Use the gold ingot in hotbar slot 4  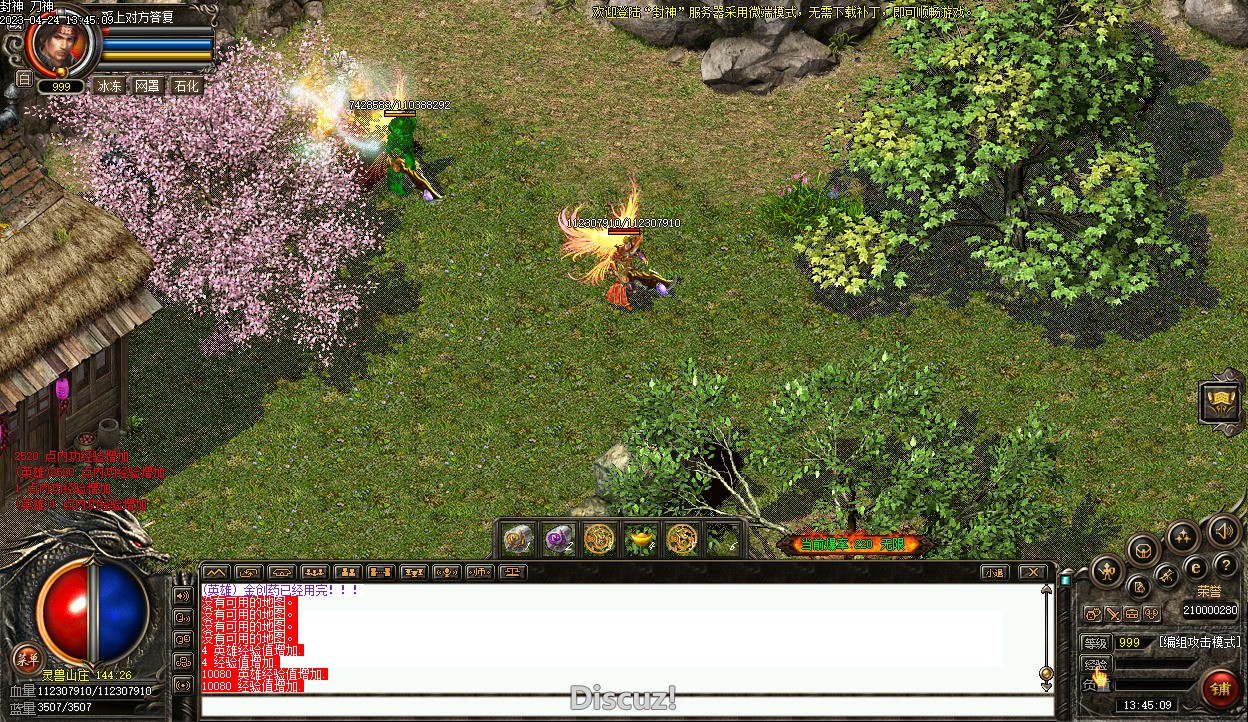[641, 540]
